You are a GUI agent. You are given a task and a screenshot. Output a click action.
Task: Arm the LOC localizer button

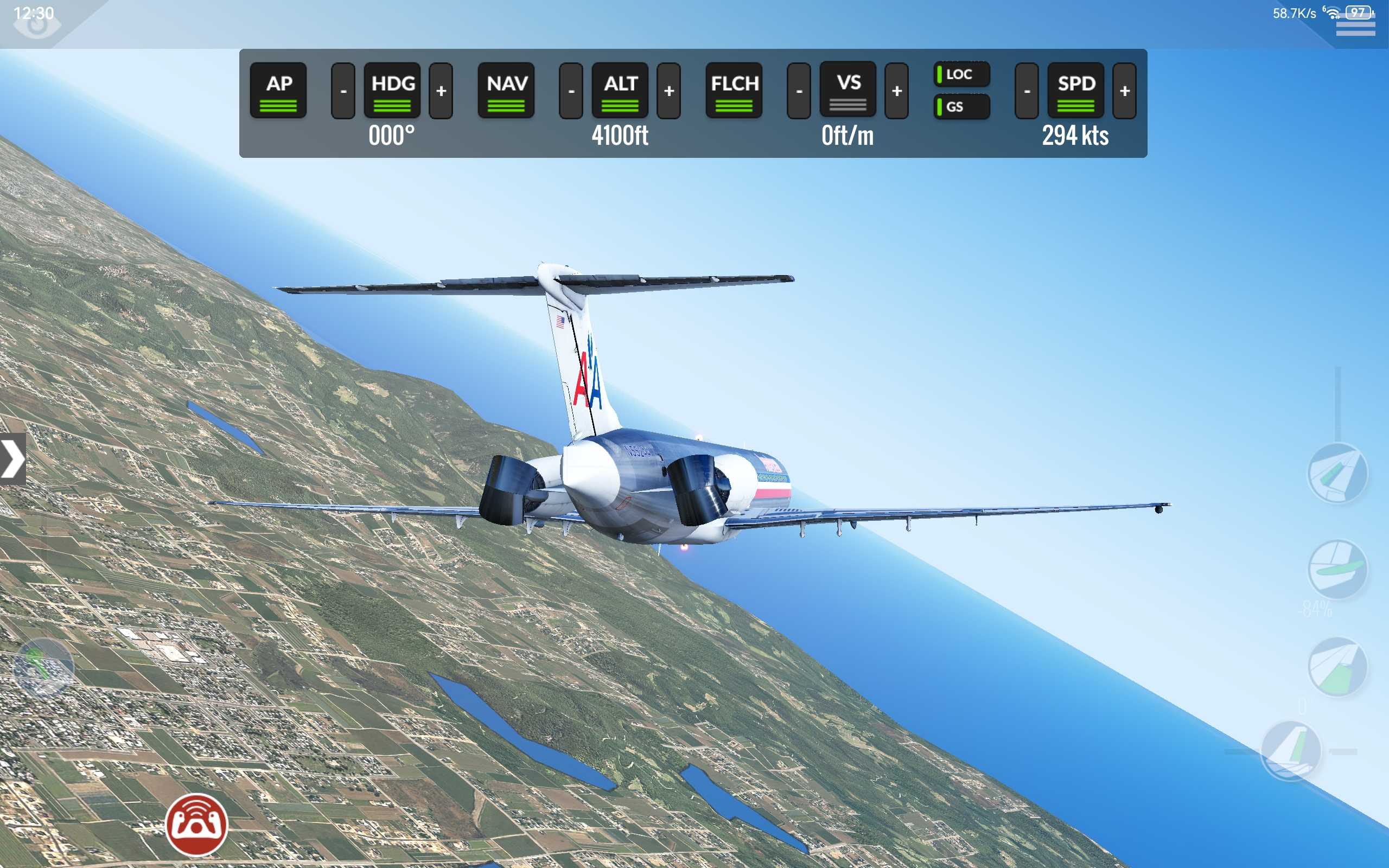[961, 74]
